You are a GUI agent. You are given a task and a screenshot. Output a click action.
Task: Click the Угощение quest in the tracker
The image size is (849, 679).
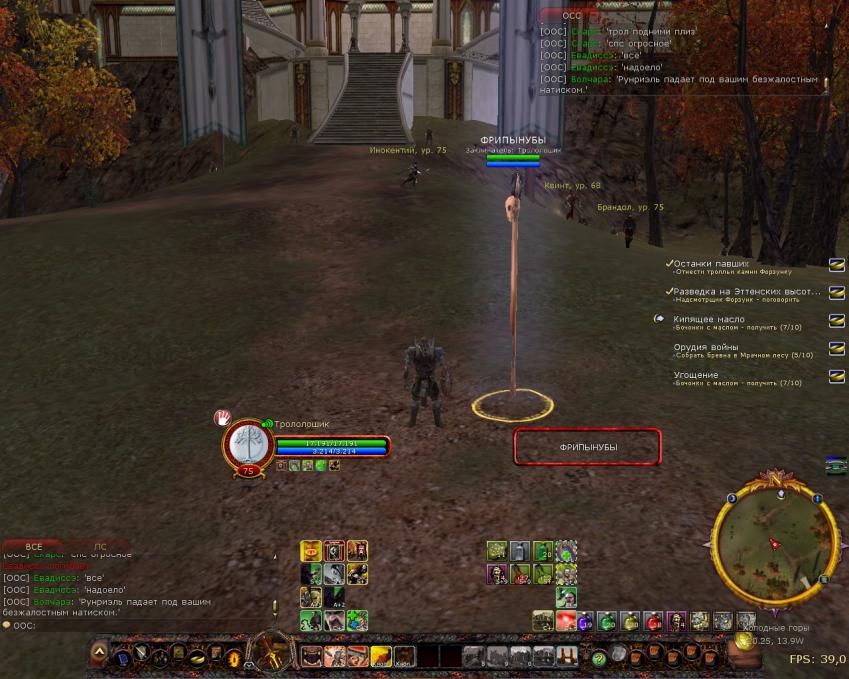696,375
